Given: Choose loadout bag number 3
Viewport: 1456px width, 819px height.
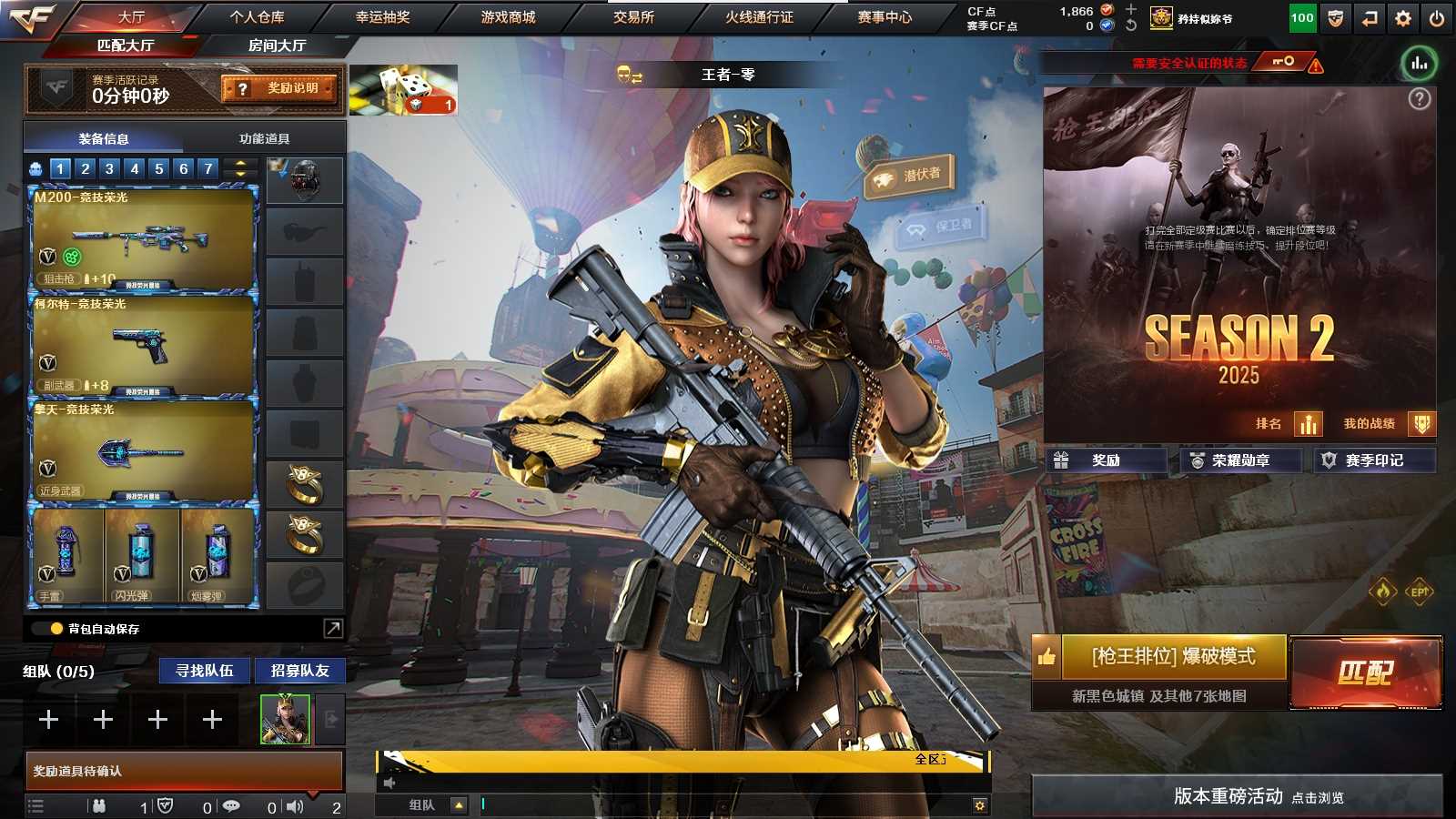Looking at the screenshot, I should (109, 168).
